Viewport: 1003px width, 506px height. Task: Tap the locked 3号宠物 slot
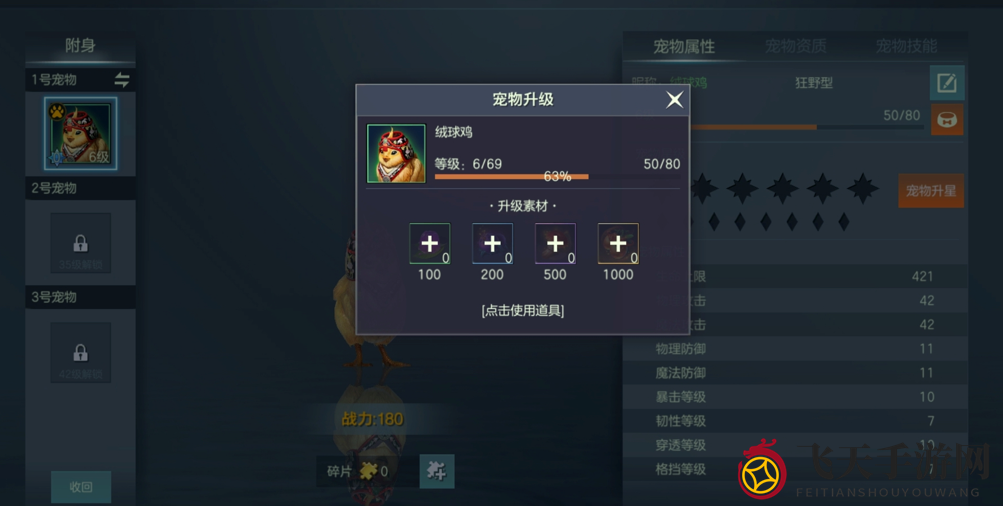coord(81,352)
